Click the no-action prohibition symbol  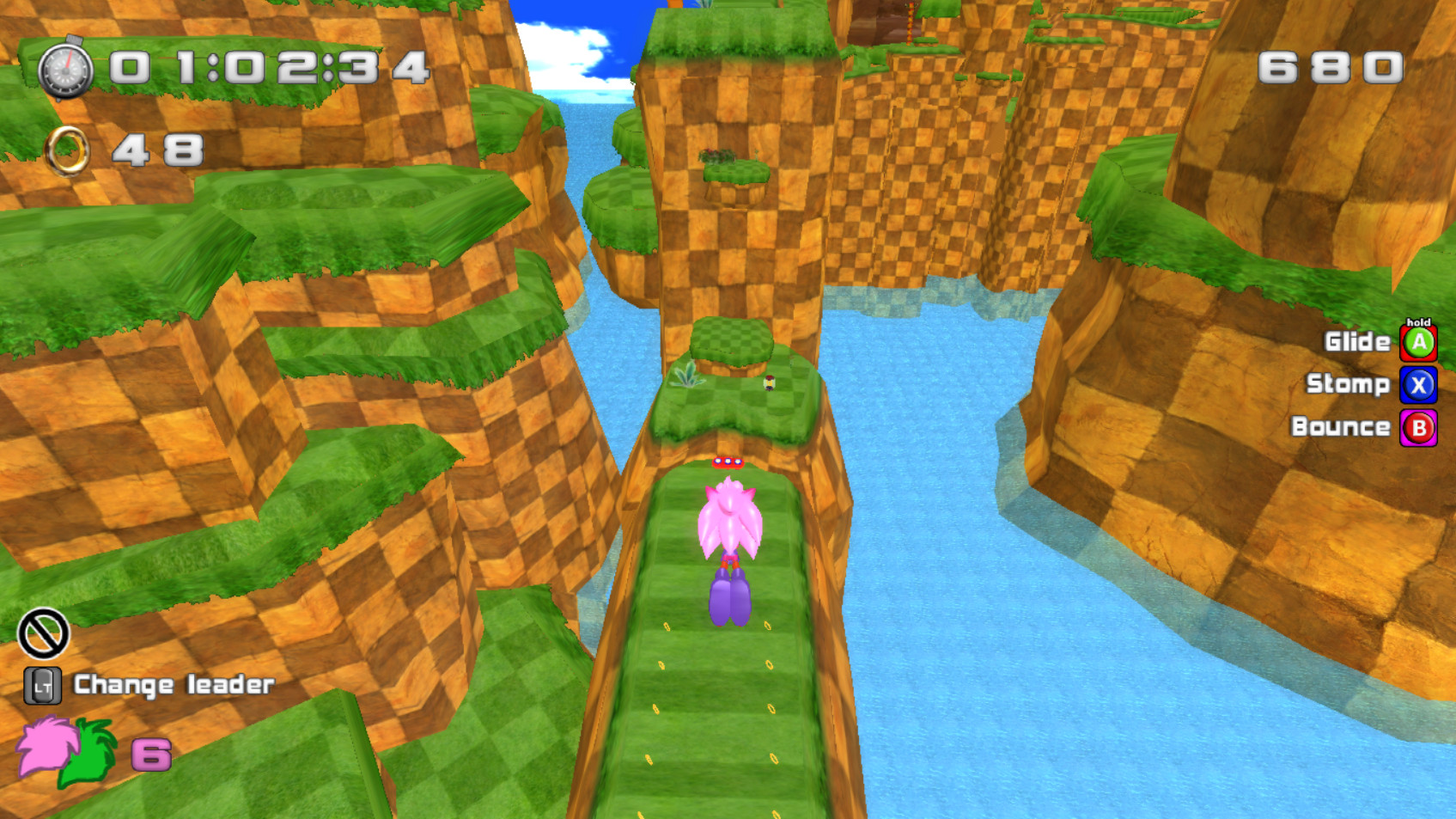[43, 632]
